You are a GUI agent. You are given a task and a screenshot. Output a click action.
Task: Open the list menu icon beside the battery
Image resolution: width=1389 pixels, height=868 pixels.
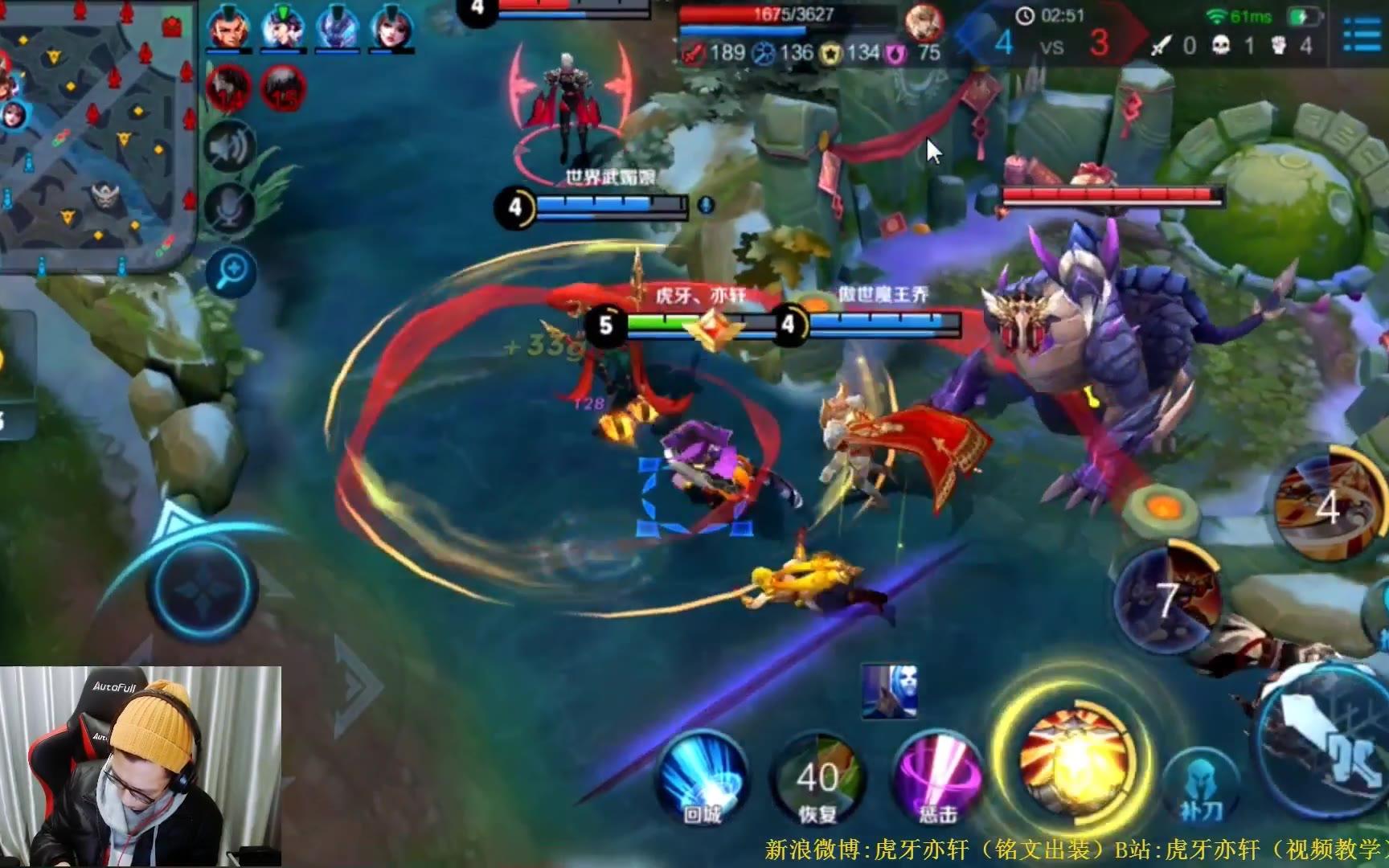pyautogui.click(x=1360, y=34)
